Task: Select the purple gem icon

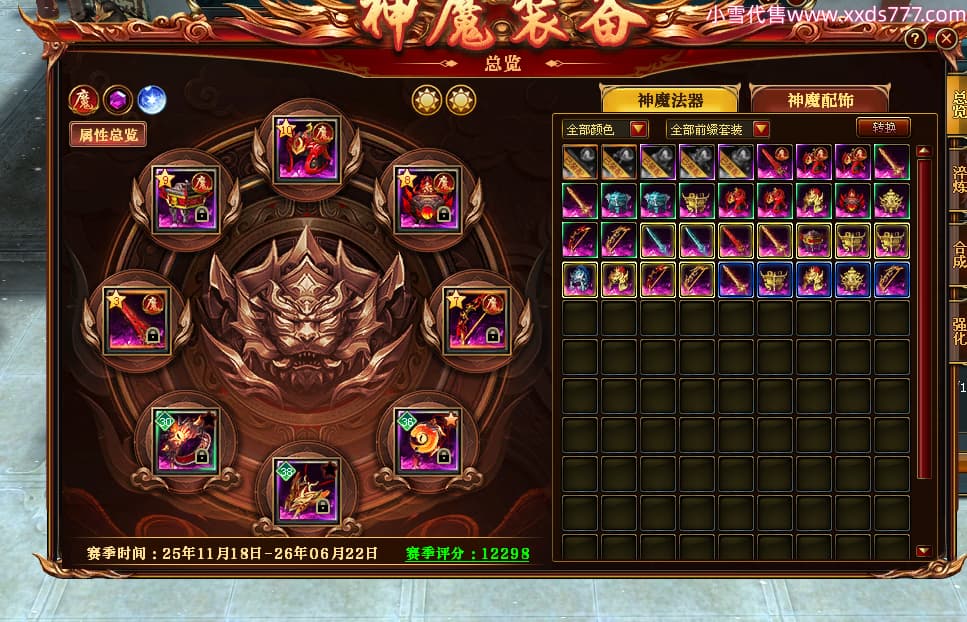Action: (117, 100)
